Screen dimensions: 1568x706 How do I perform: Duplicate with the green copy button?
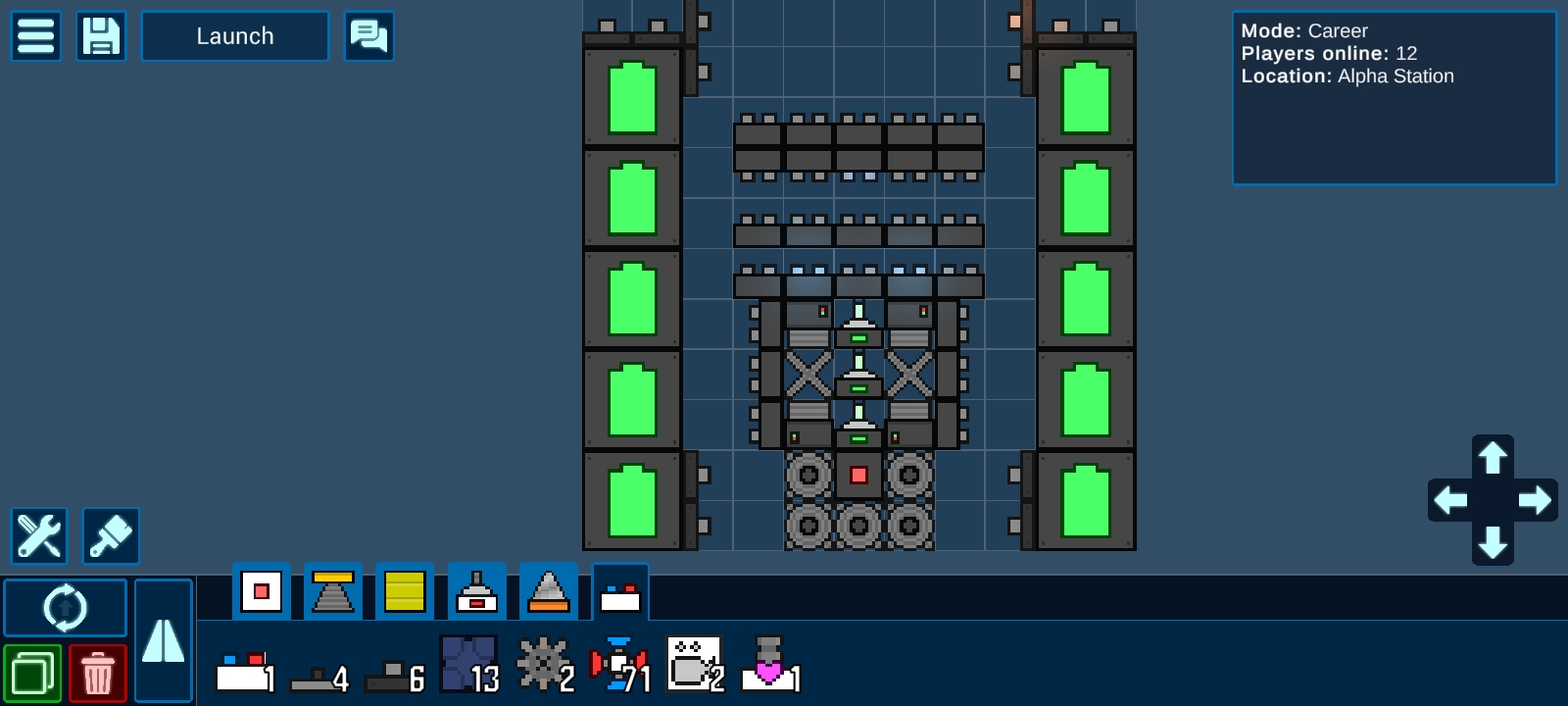[32, 674]
